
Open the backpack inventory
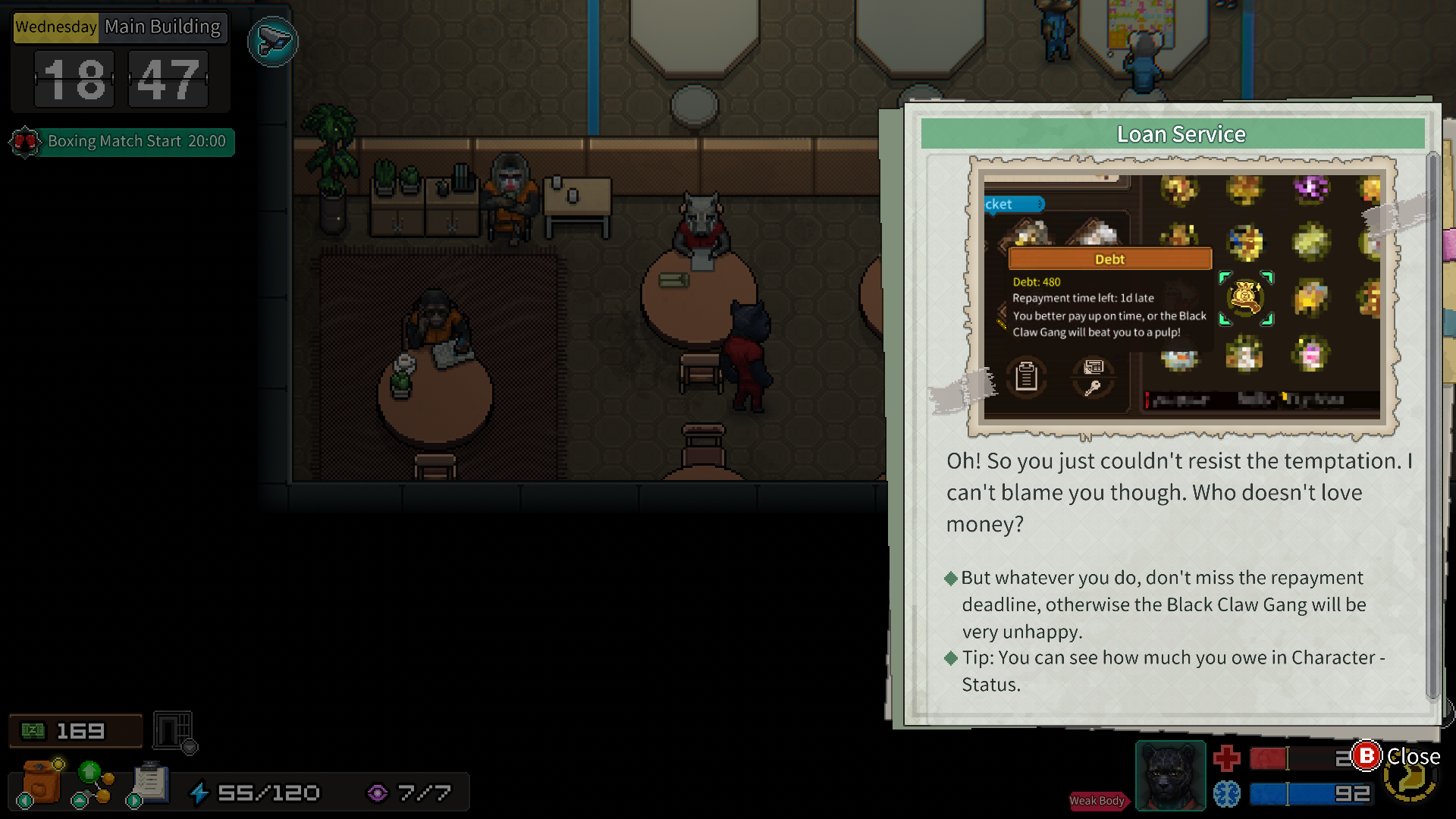(x=42, y=783)
